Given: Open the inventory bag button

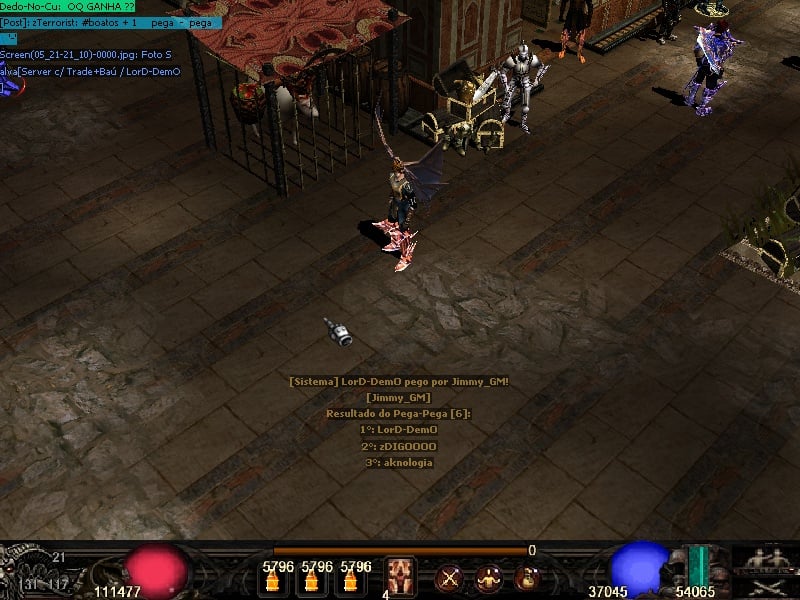Looking at the screenshot, I should [525, 577].
